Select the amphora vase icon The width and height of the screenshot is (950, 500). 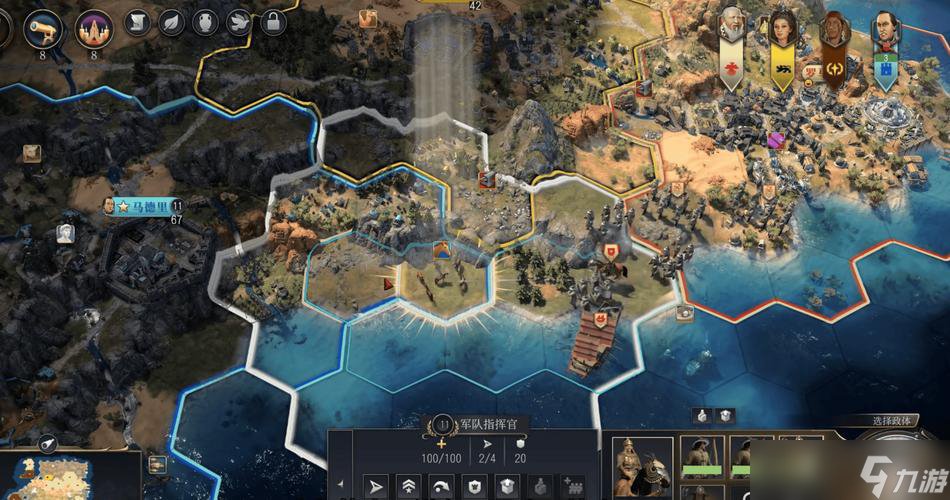pyautogui.click(x=205, y=22)
